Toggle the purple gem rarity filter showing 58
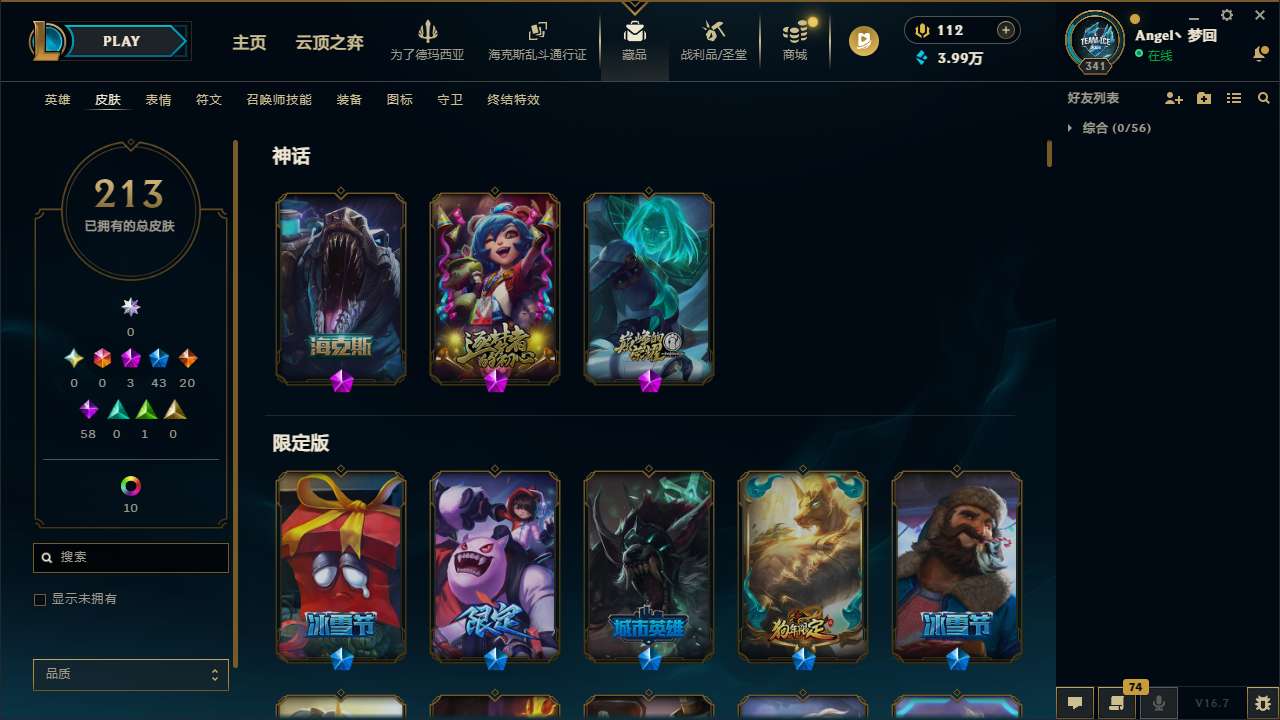Screen dimensions: 1280x720 click(x=88, y=409)
